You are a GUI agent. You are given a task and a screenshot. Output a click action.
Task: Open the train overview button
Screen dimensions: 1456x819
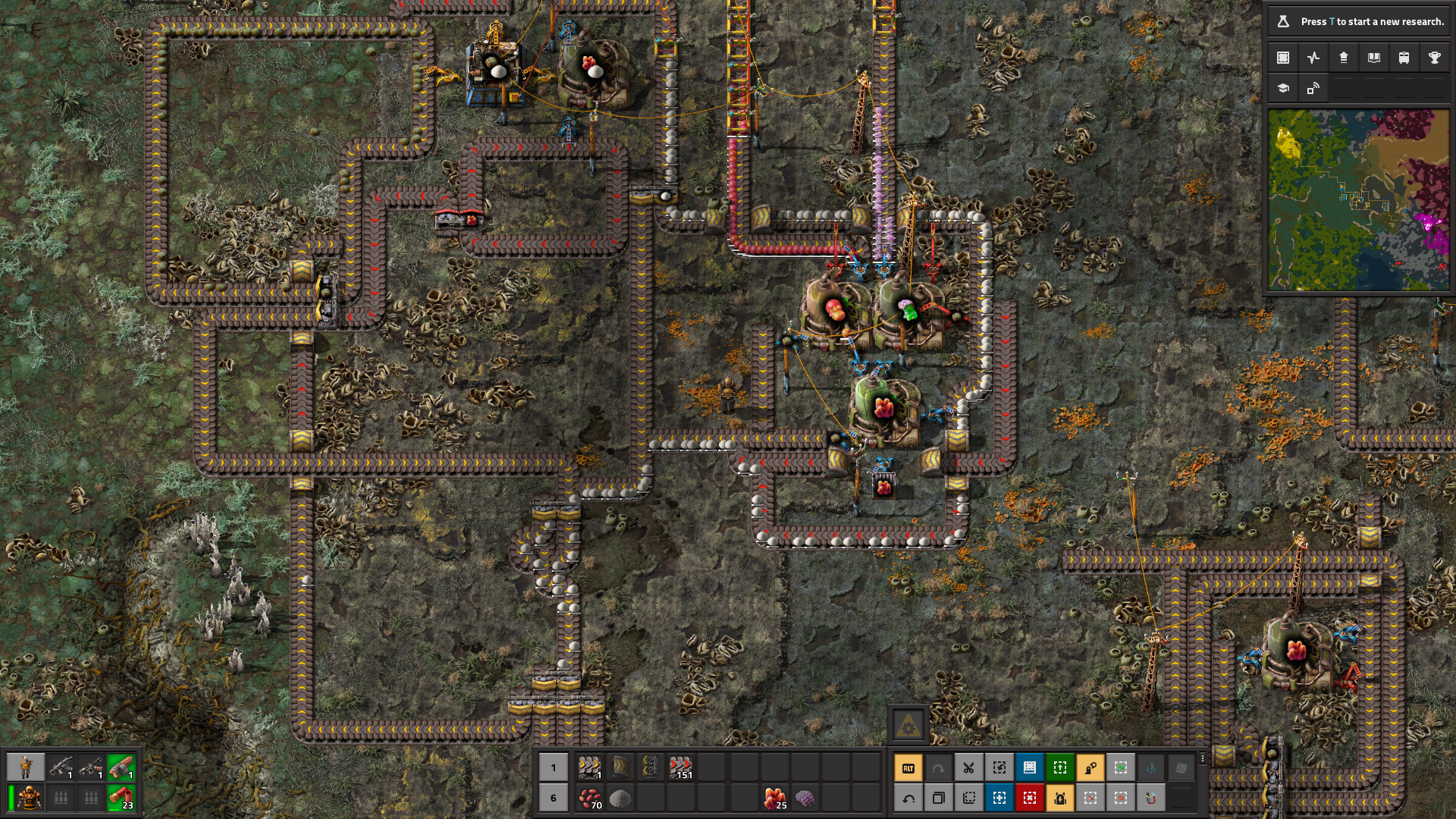tap(1404, 58)
